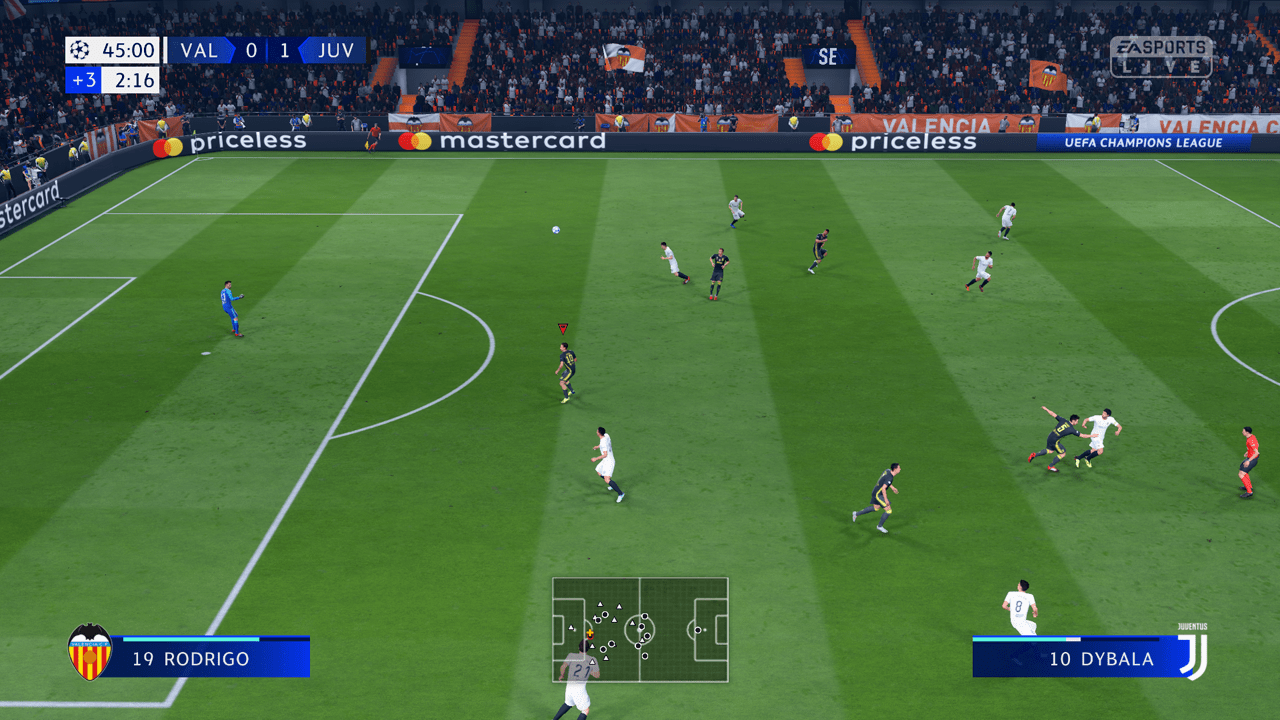Click the red player indicator arrow above the ball carrier
This screenshot has width=1280, height=720.
coord(562,328)
